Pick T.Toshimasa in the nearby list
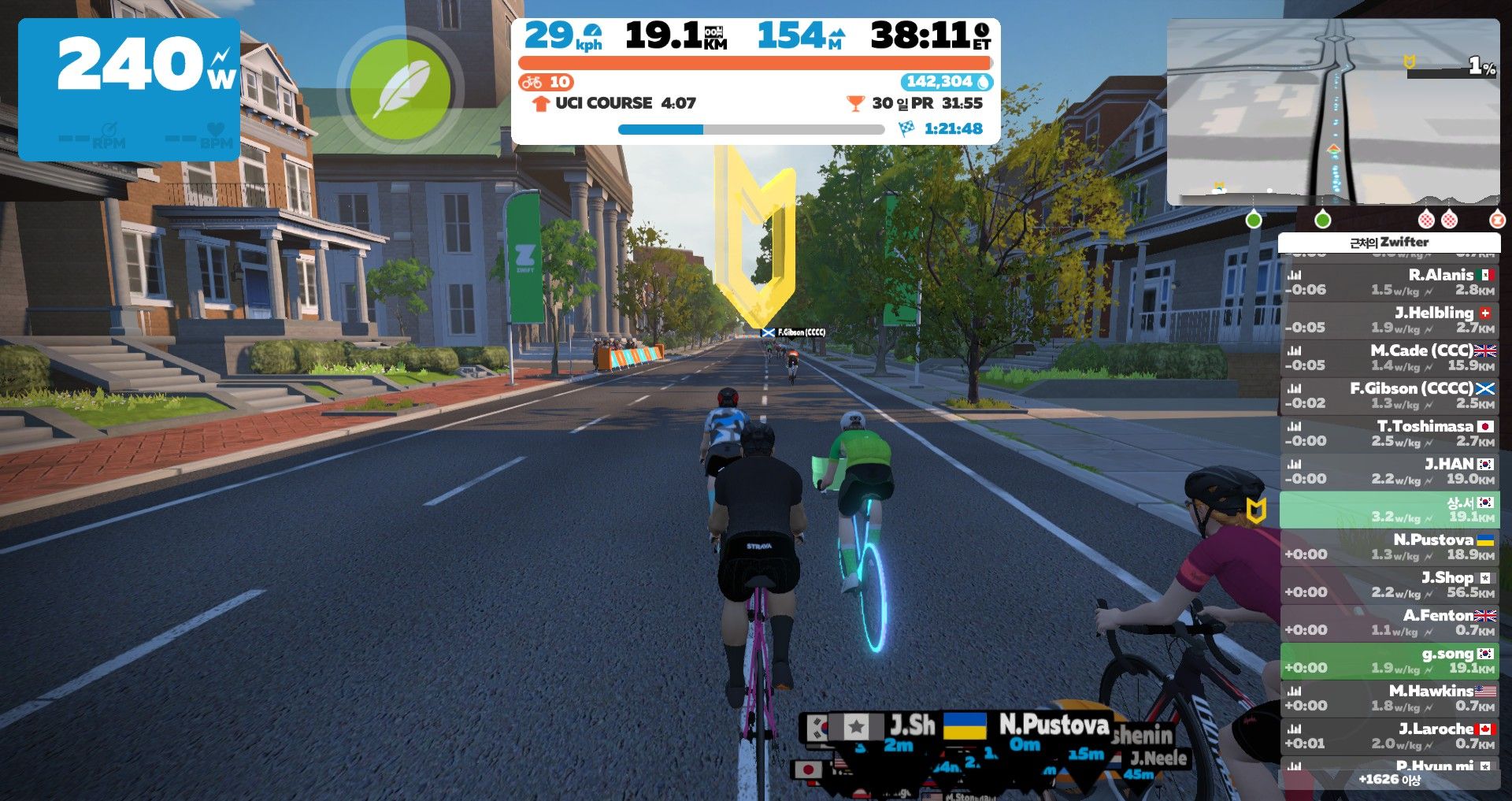 coord(1390,433)
